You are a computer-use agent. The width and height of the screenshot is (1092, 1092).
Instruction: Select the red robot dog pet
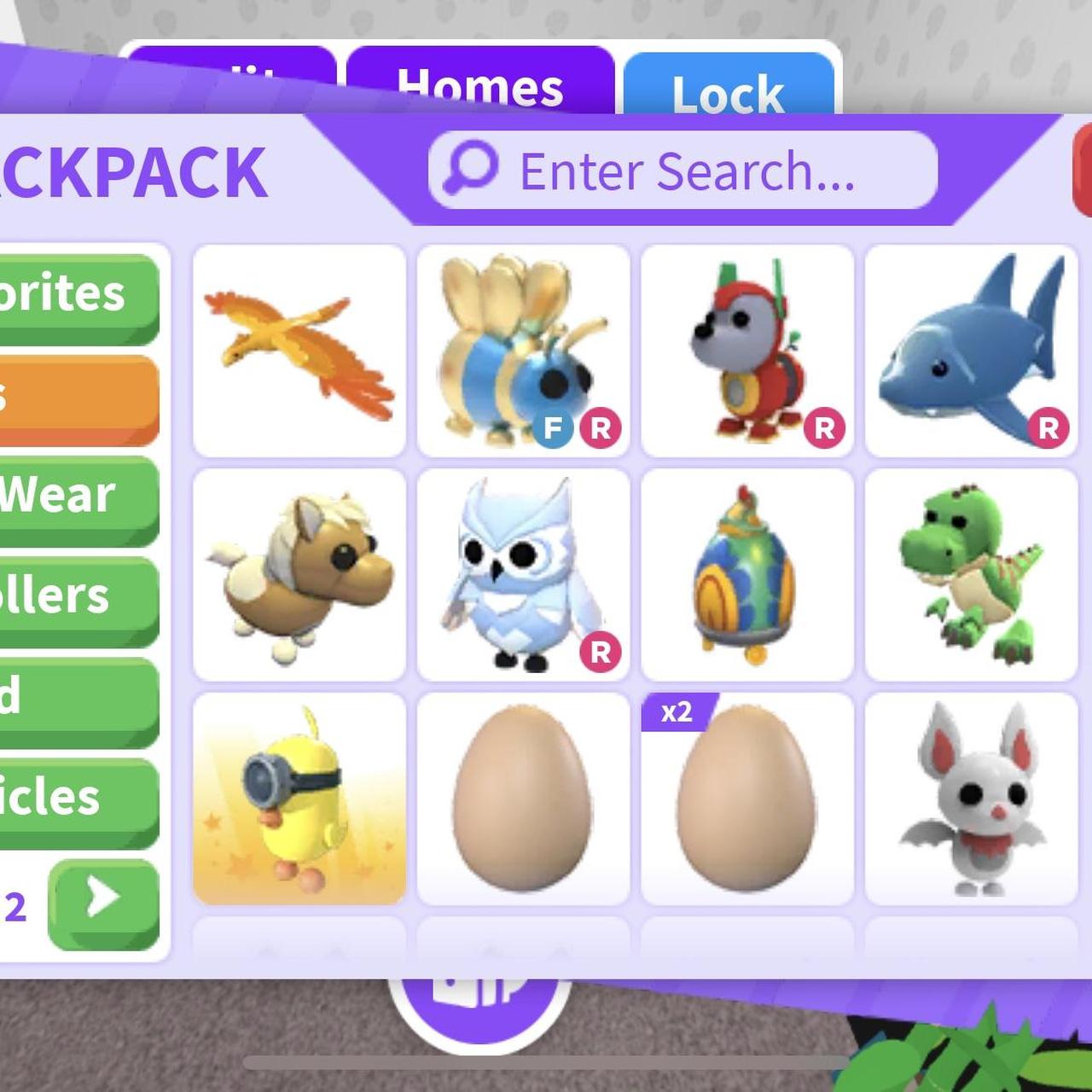(x=747, y=351)
